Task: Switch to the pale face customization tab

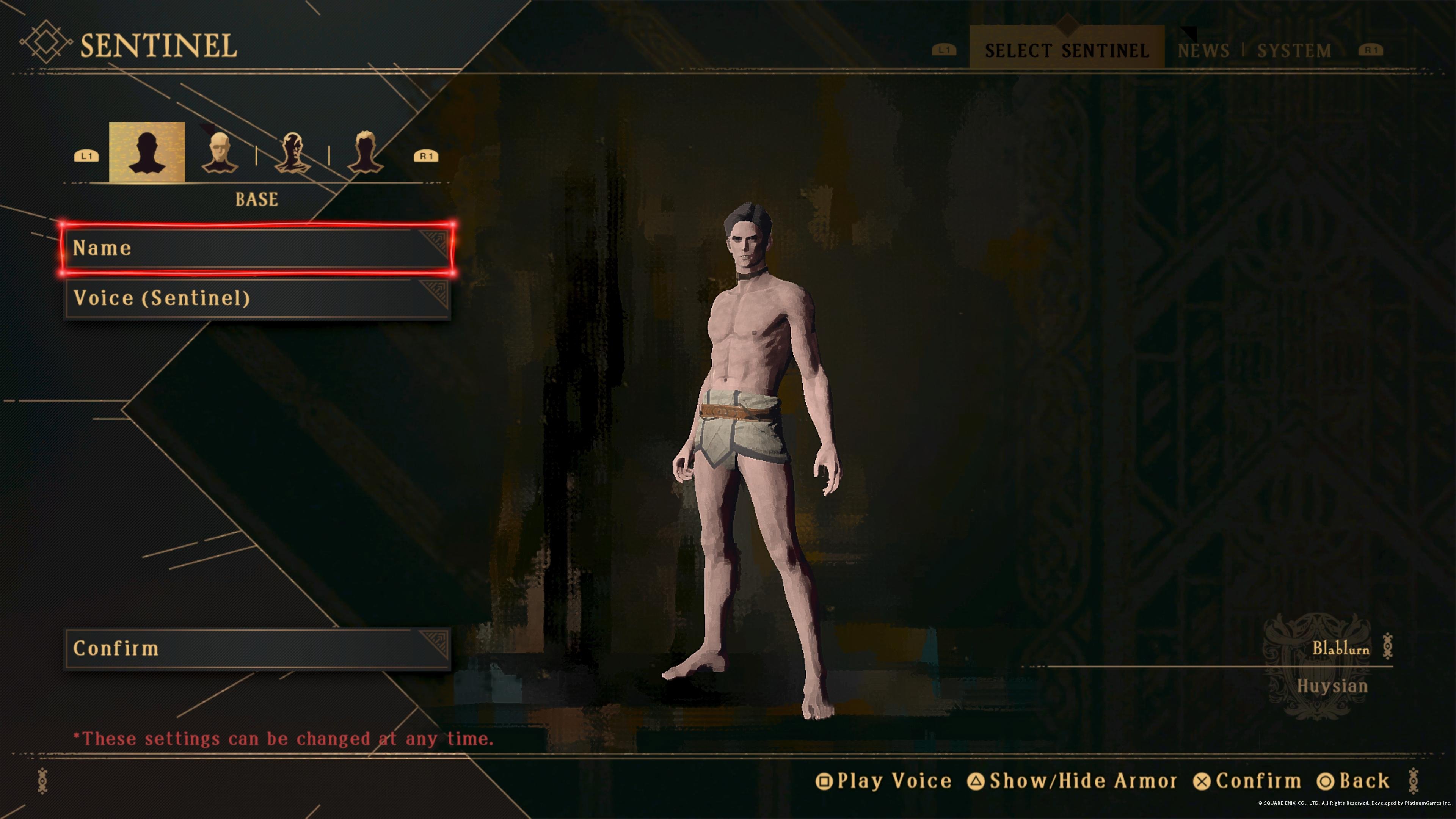Action: [219, 152]
